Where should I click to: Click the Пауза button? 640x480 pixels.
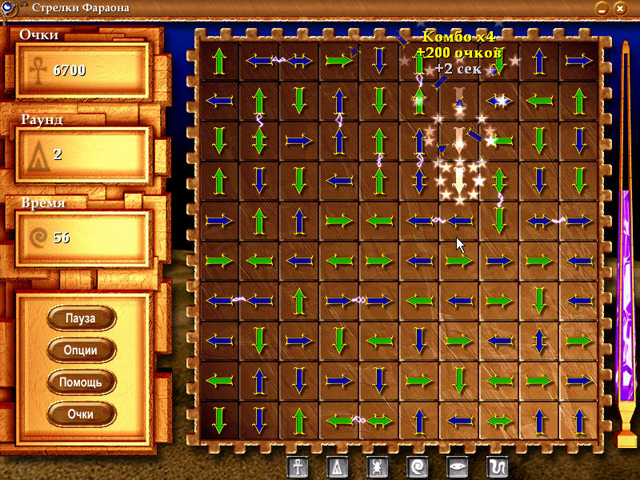[x=81, y=319]
